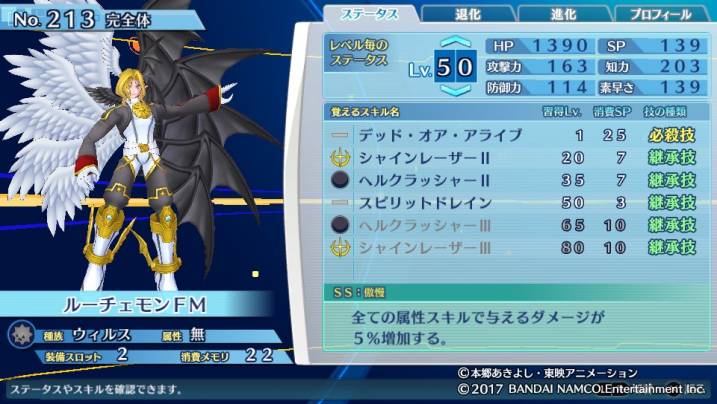The width and height of the screenshot is (717, 404).
Task: Switch to the ステータス tab
Action: pyautogui.click(x=372, y=14)
